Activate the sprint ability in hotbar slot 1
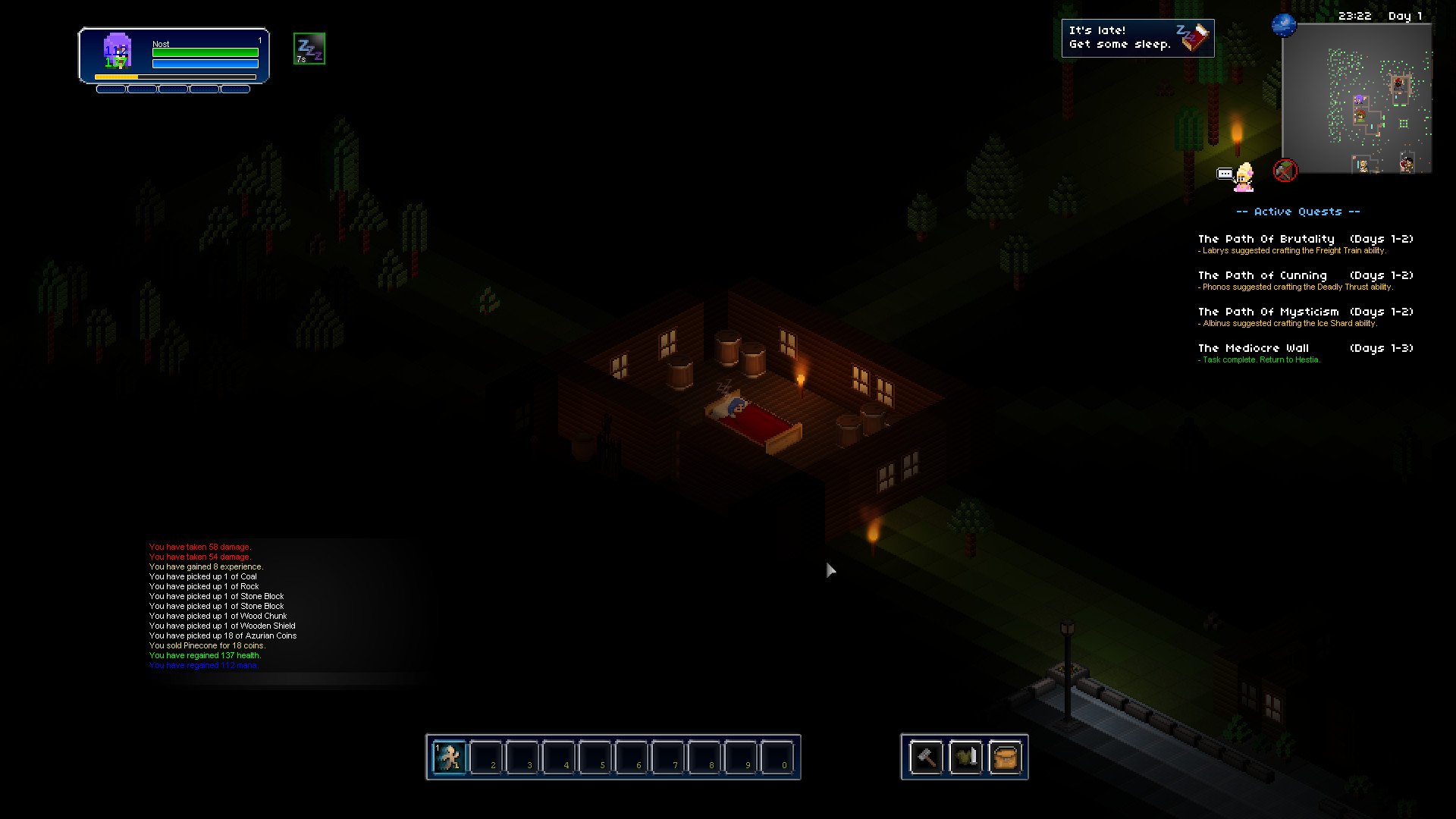 (450, 757)
